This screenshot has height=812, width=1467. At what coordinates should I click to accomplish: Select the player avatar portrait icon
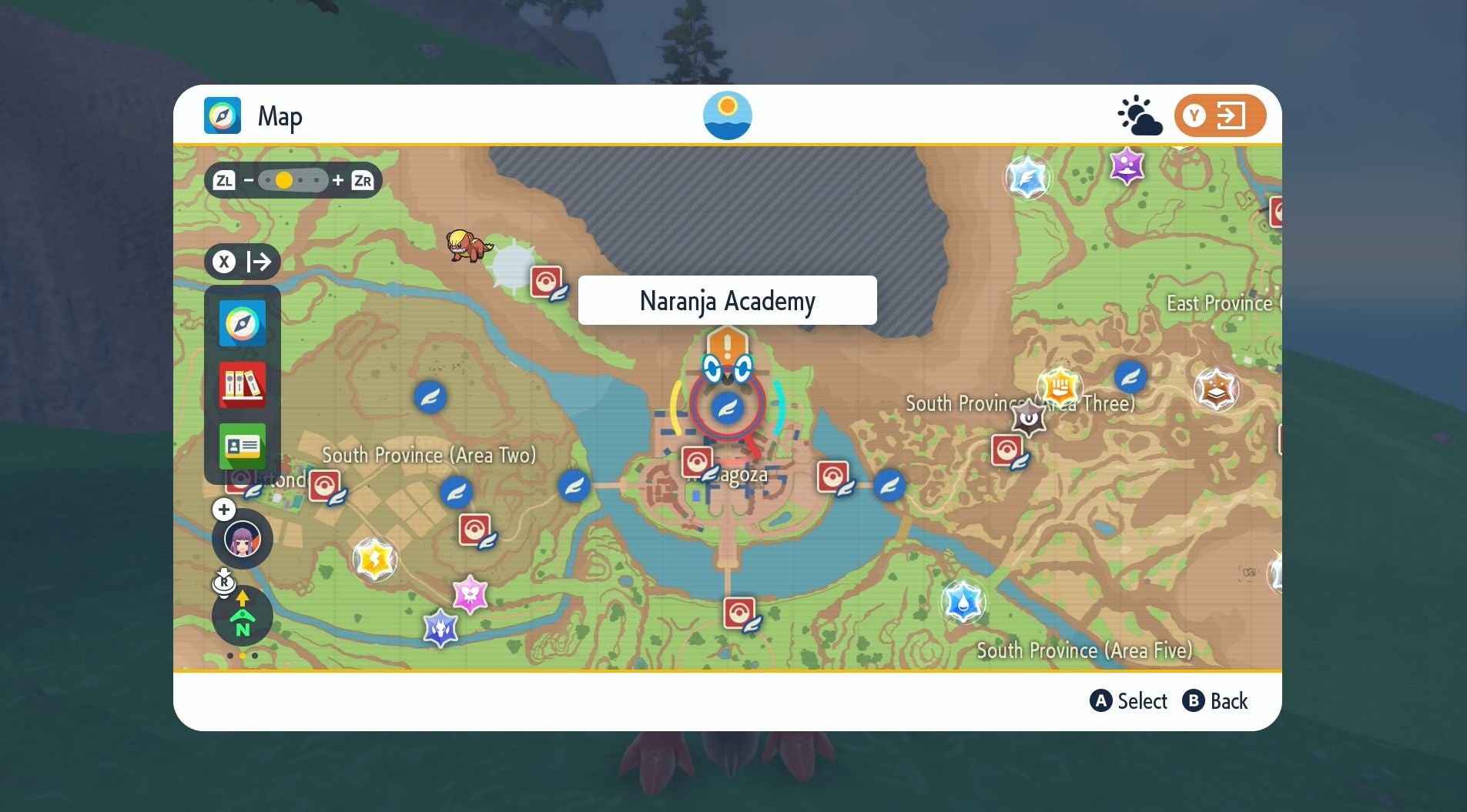point(242,540)
